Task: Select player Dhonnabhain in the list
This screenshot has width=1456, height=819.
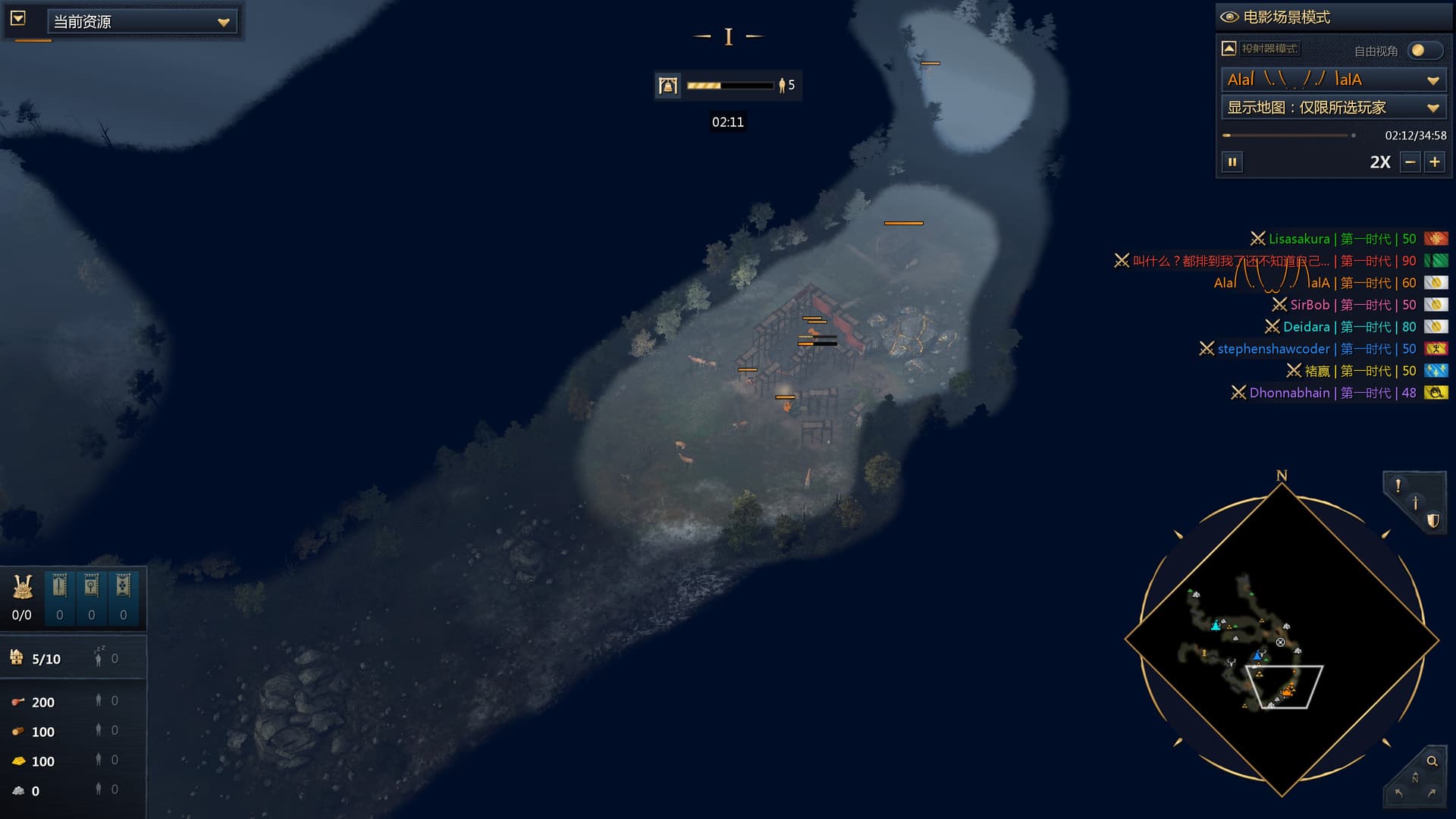Action: [1289, 393]
